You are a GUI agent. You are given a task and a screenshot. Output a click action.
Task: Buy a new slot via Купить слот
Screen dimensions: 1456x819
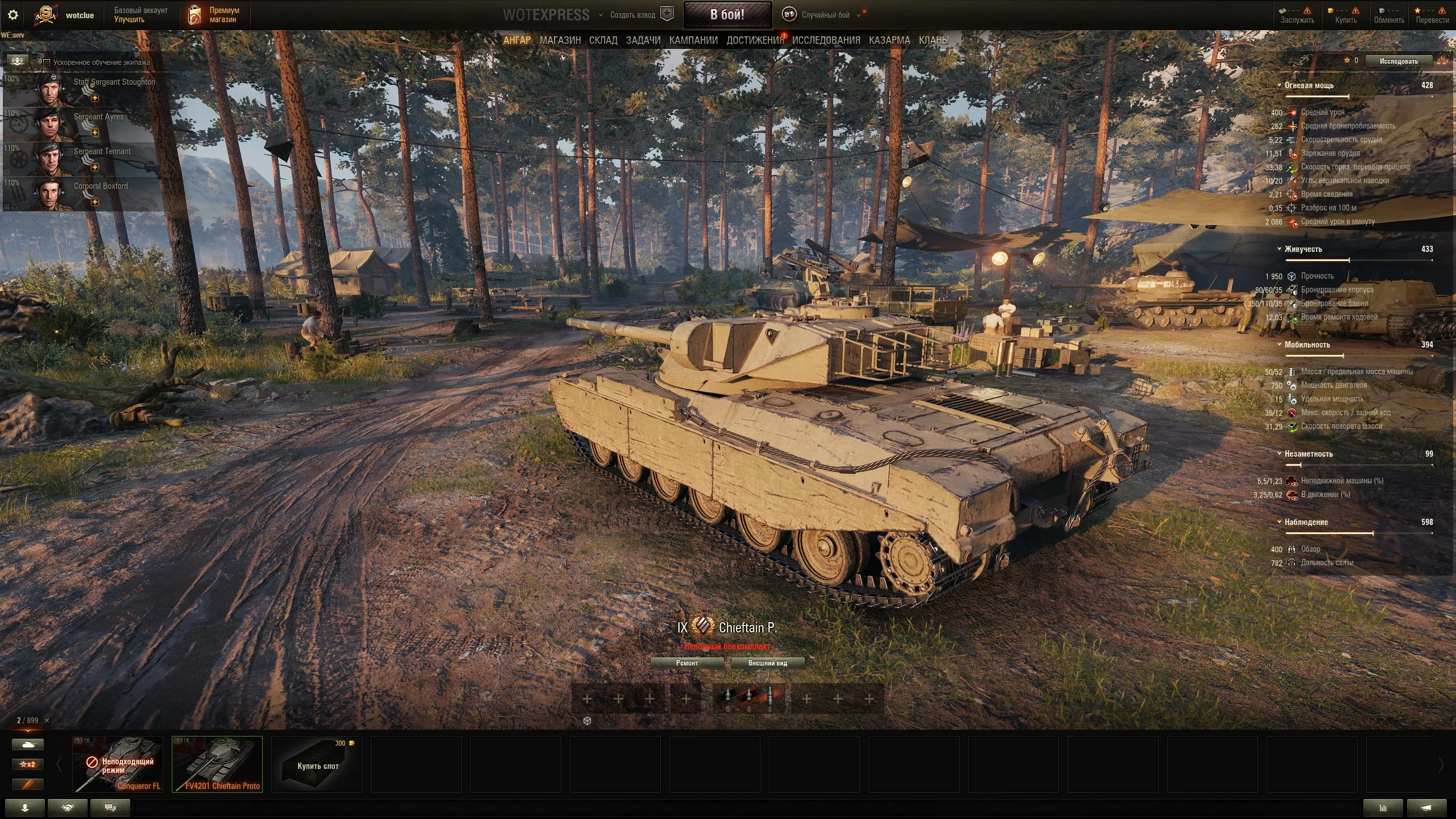317,764
